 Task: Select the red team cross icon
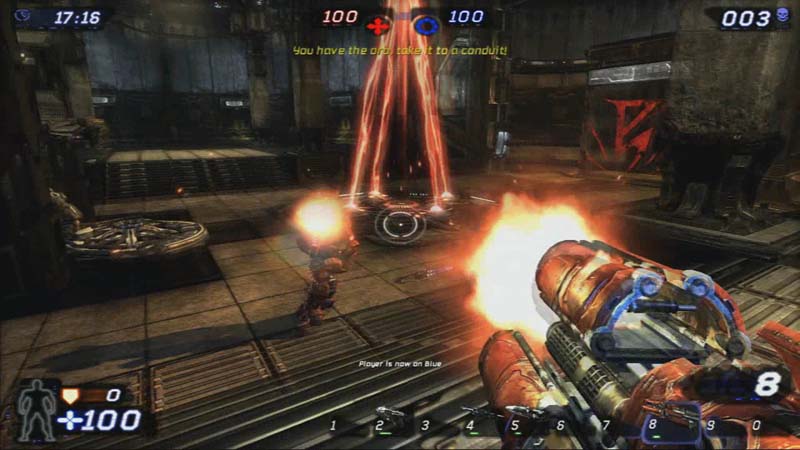(376, 24)
